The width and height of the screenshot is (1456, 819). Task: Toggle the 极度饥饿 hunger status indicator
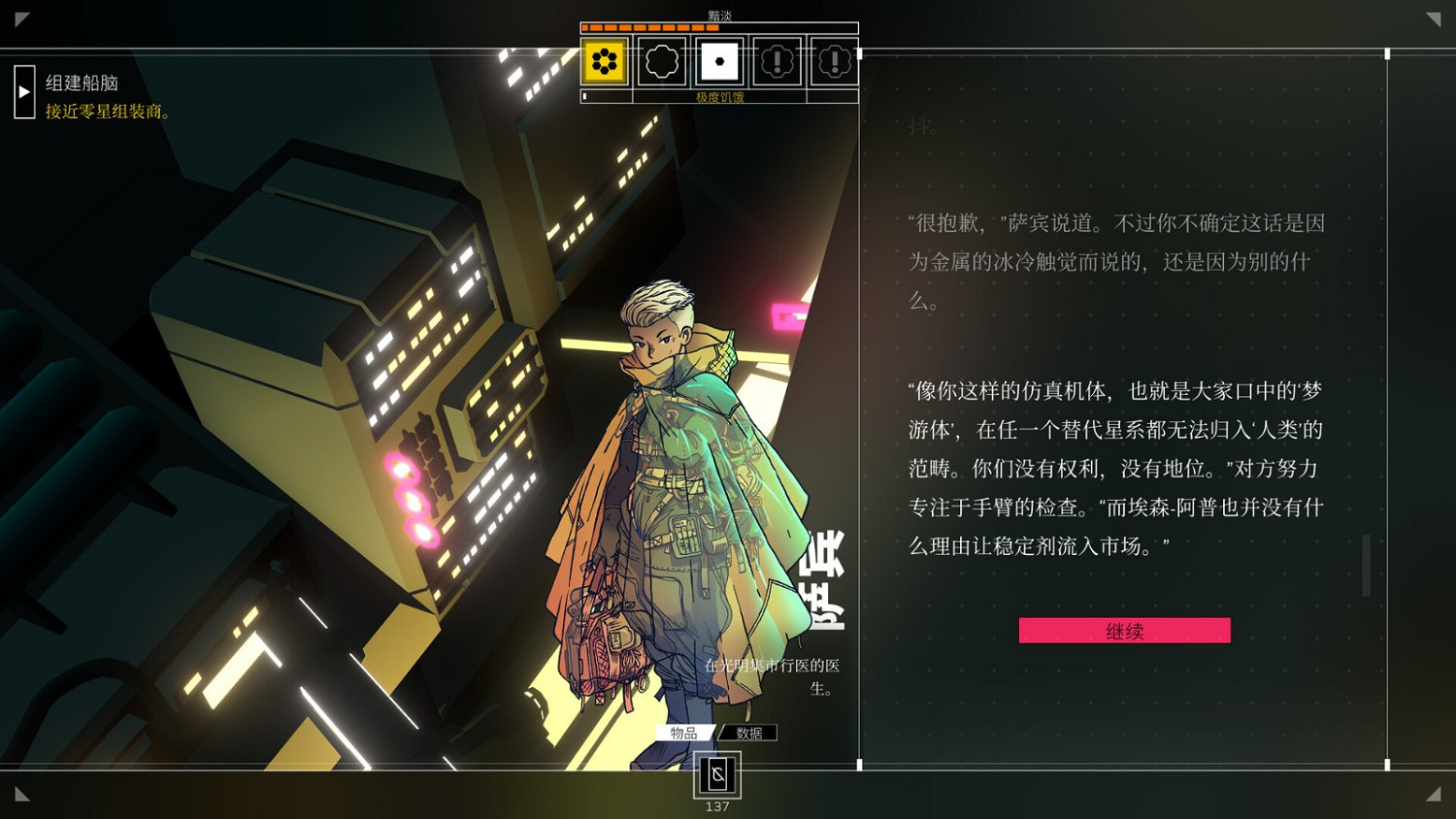pyautogui.click(x=718, y=98)
